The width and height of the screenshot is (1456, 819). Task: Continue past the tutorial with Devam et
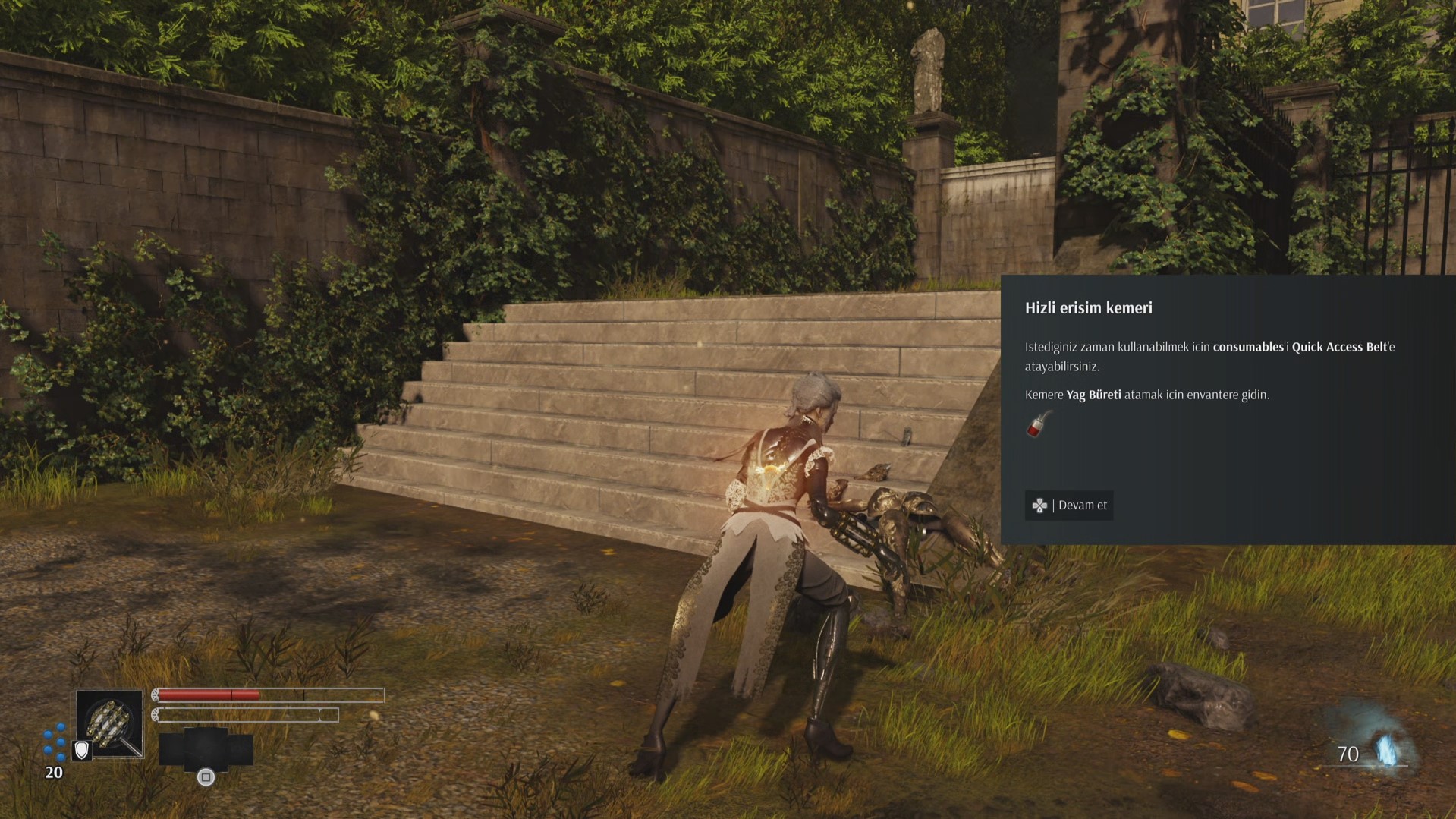(1069, 506)
